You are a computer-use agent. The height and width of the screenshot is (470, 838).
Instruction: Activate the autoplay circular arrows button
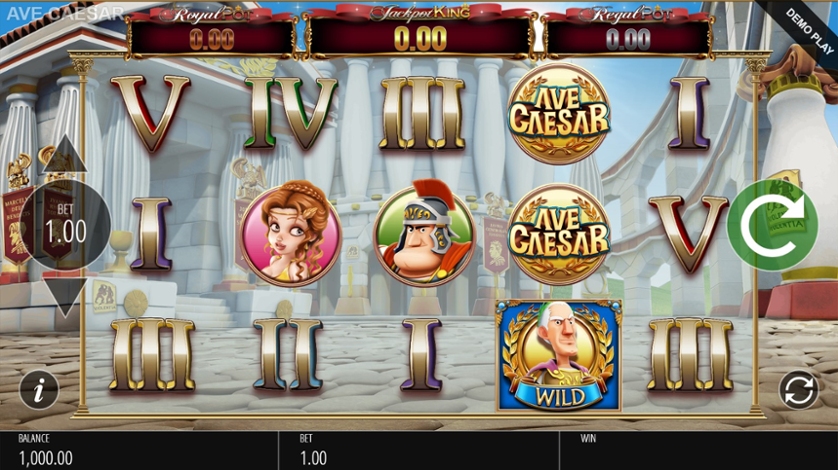(x=800, y=389)
